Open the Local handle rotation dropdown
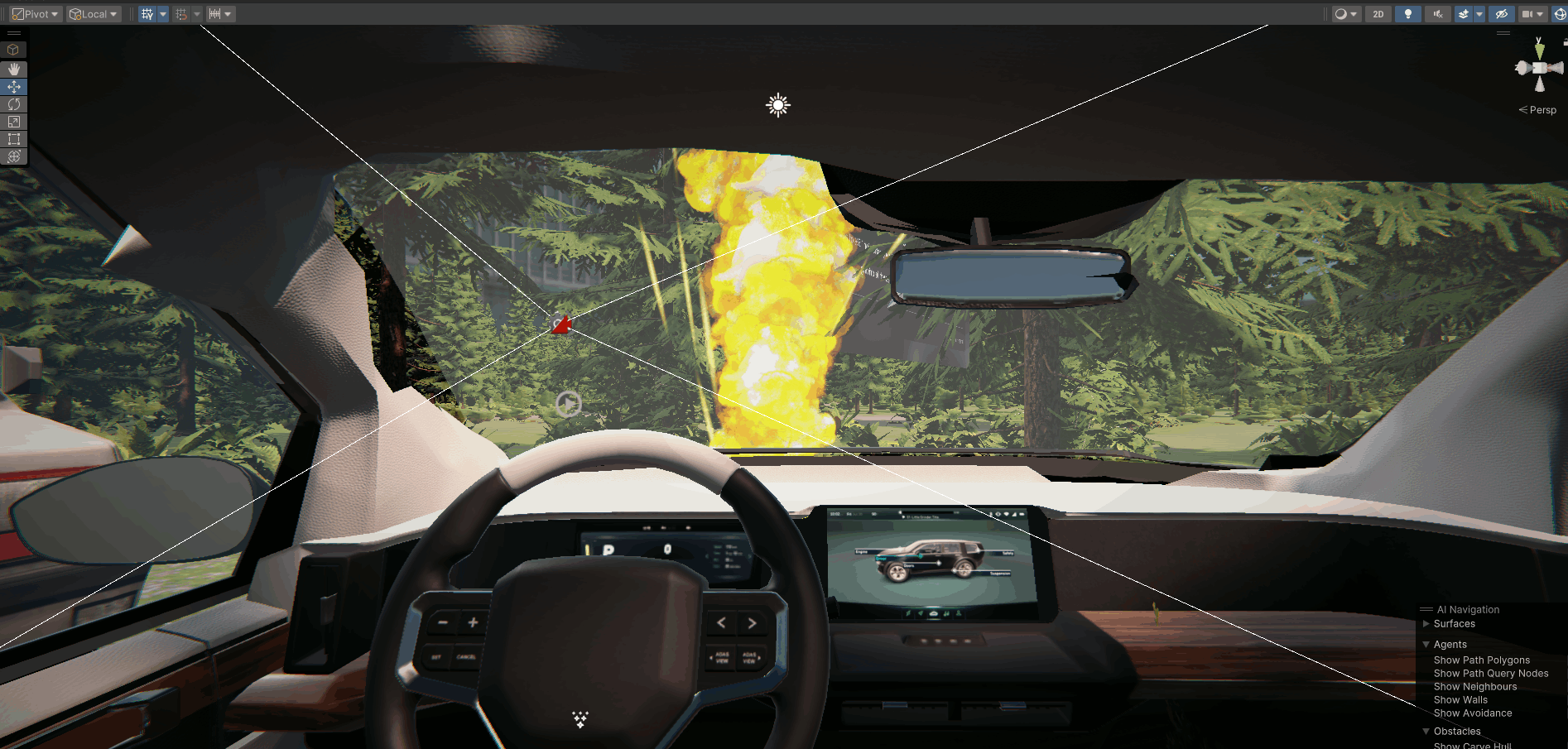 tap(94, 14)
